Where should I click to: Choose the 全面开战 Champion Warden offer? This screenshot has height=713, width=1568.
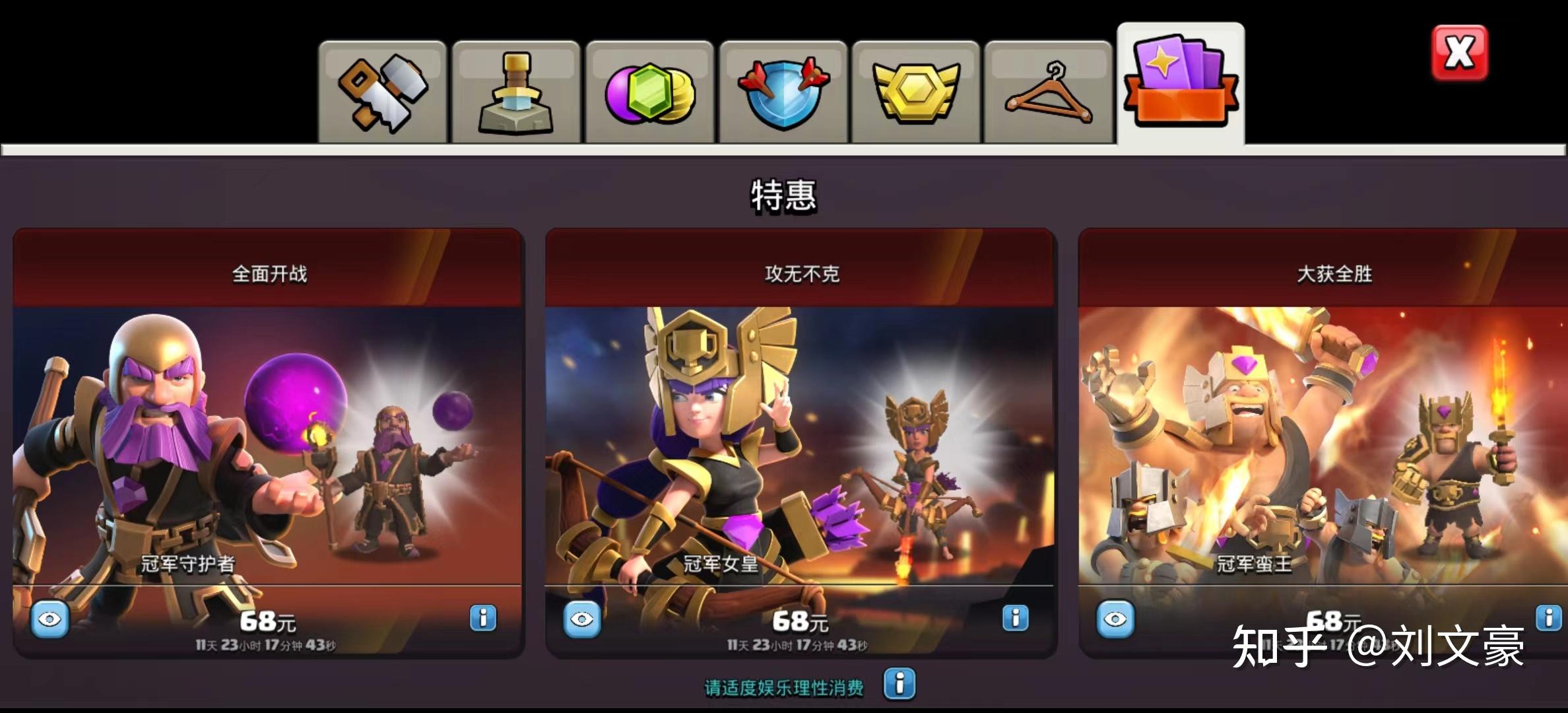click(268, 442)
